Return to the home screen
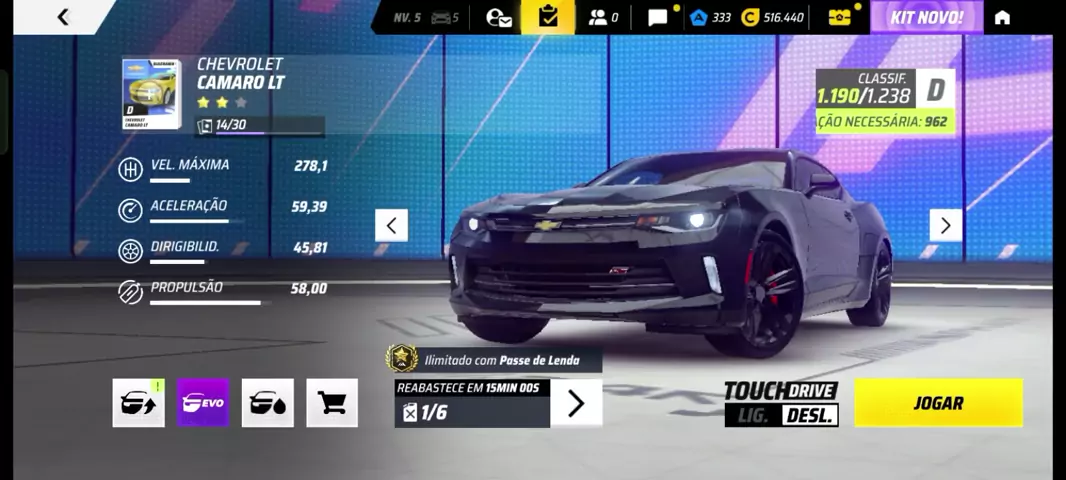The height and width of the screenshot is (480, 1066). [x=1002, y=17]
